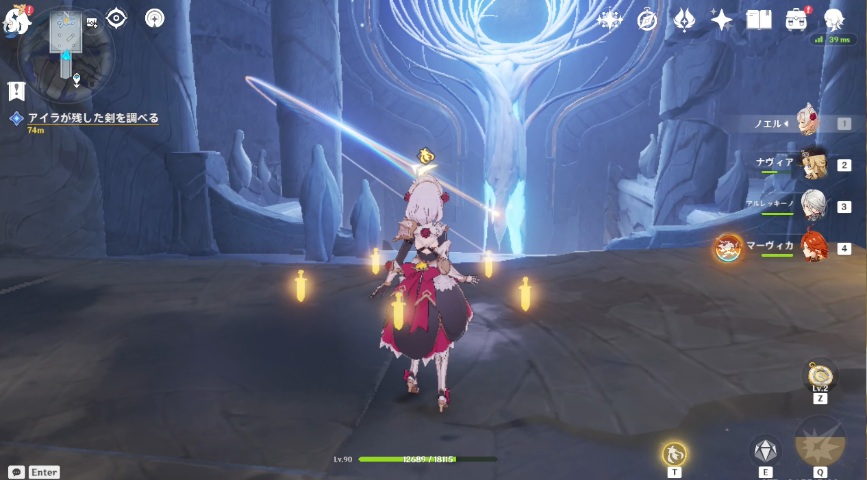This screenshot has height=480, width=867.
Task: Click the round gauge icon beside the minimap
Action: [x=155, y=18]
